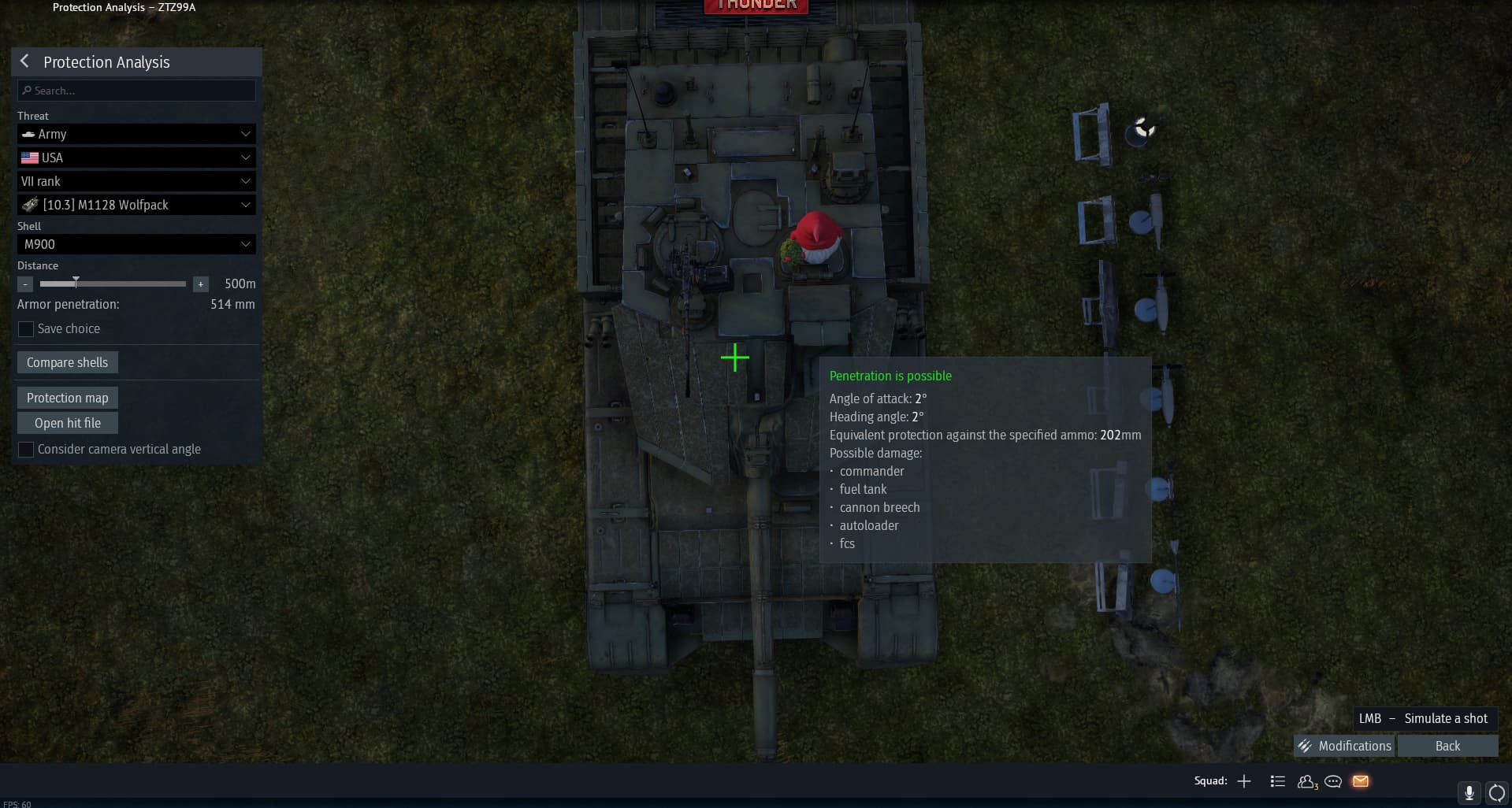Decrease distance with the minus button
The height and width of the screenshot is (808, 1512).
coord(25,284)
